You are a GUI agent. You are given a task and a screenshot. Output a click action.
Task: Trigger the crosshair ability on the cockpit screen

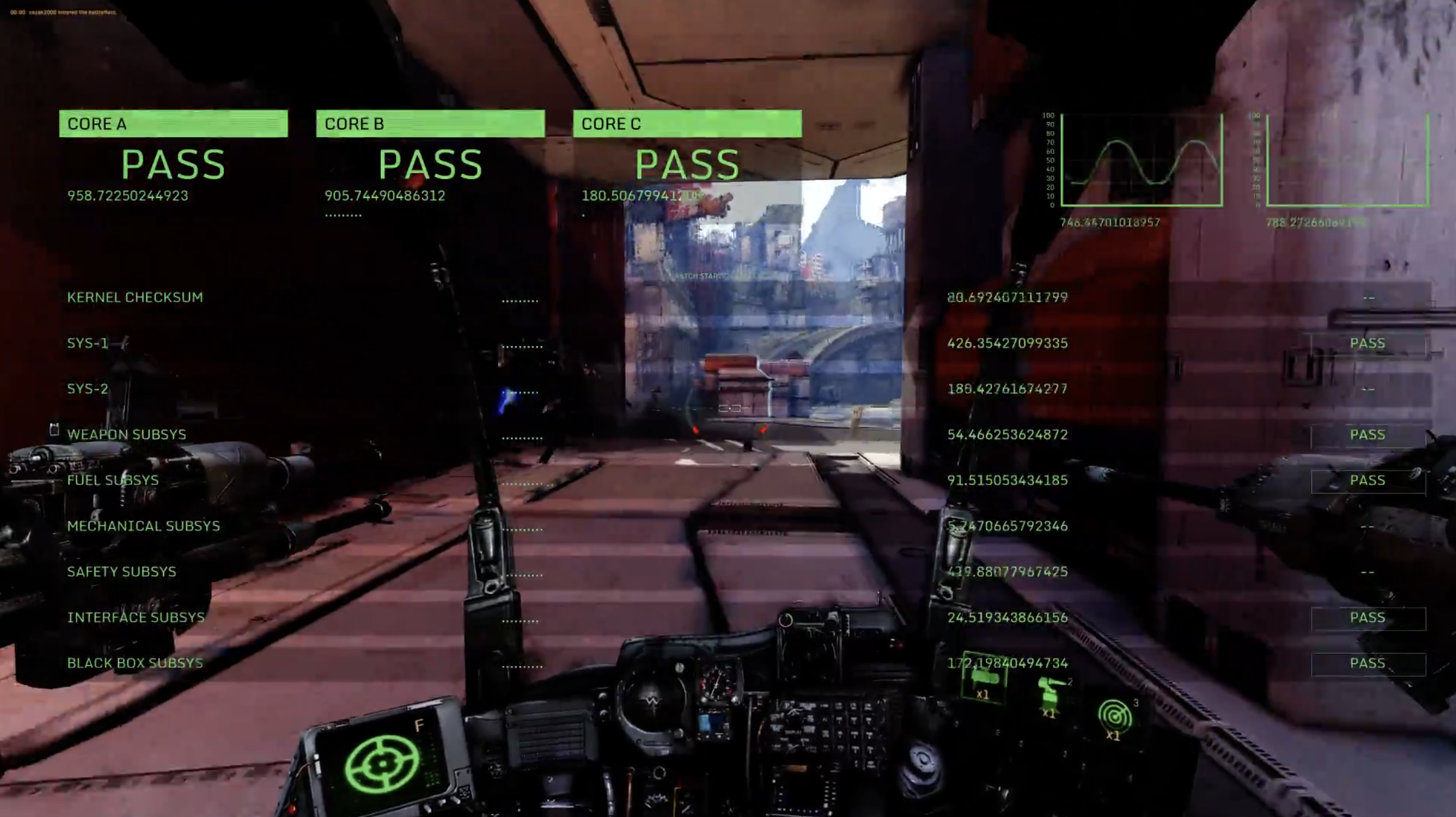pos(381,764)
